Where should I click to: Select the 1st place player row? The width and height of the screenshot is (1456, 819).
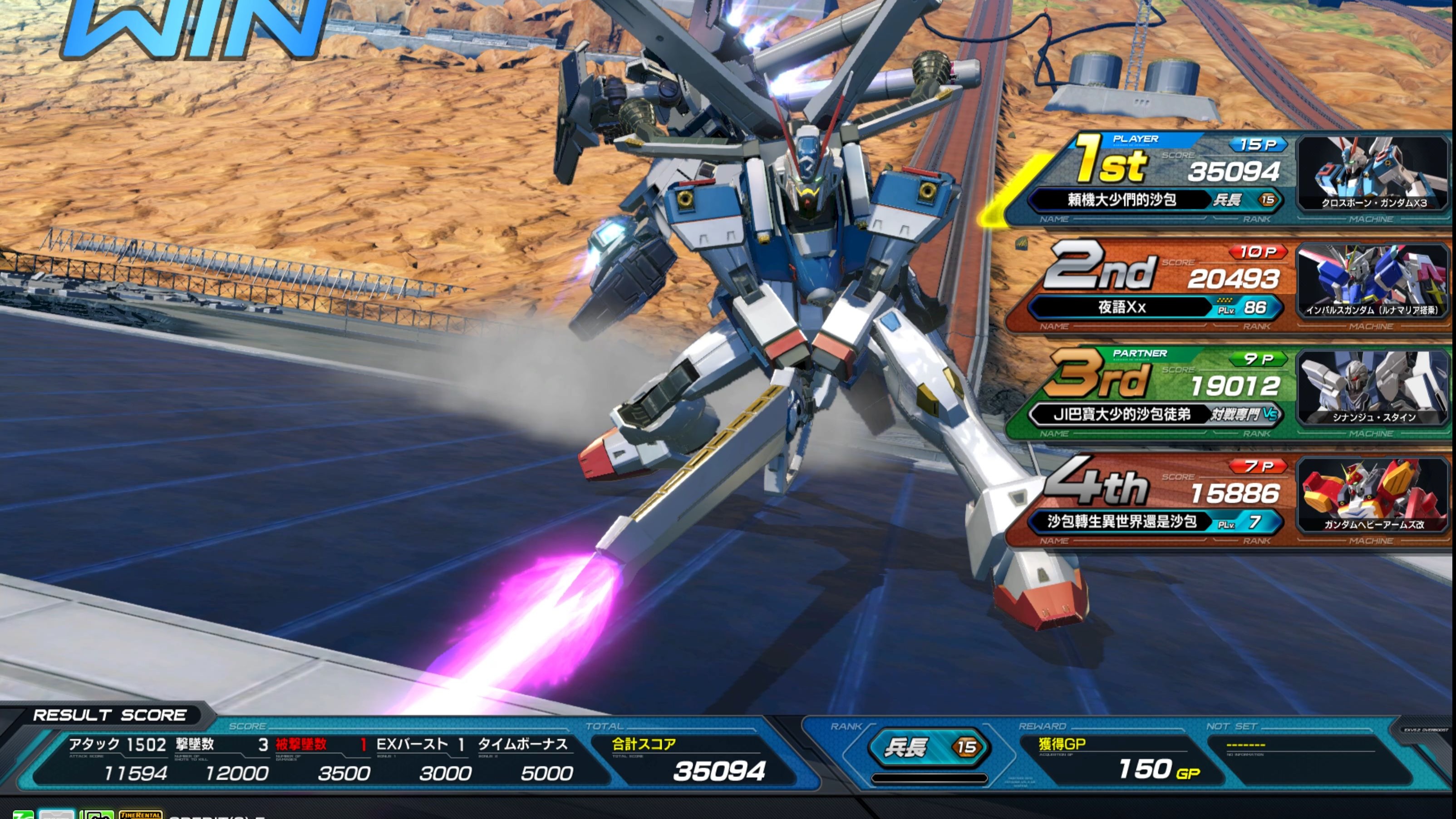pos(1153,178)
